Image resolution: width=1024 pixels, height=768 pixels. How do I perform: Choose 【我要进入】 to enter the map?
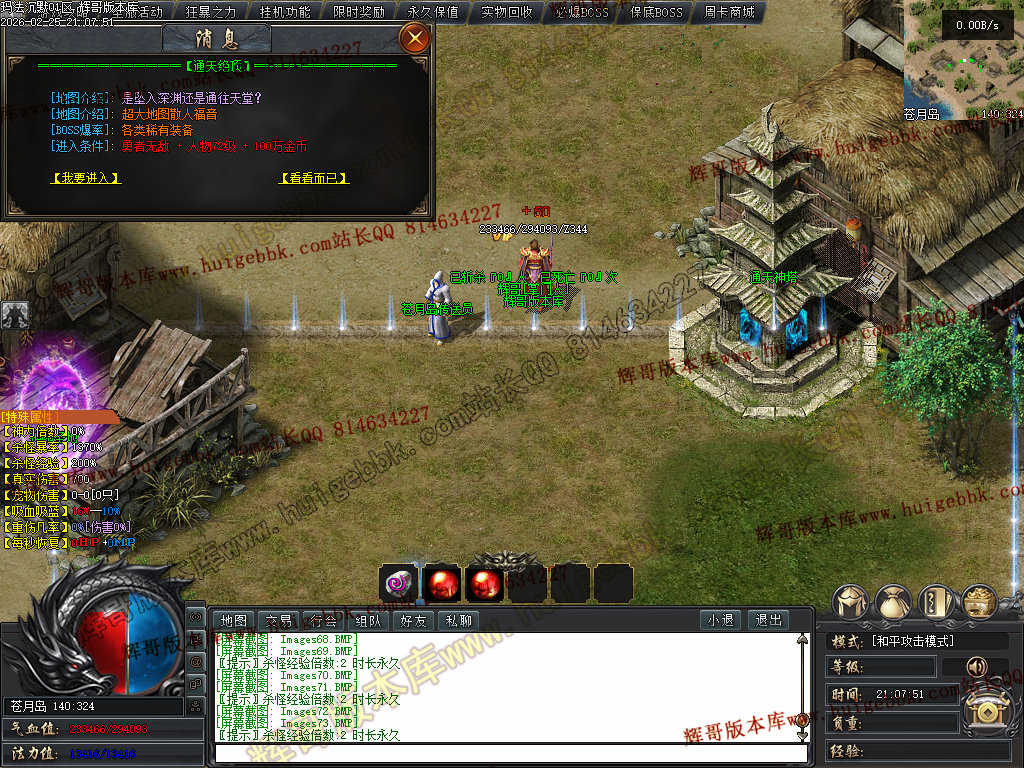[85, 178]
